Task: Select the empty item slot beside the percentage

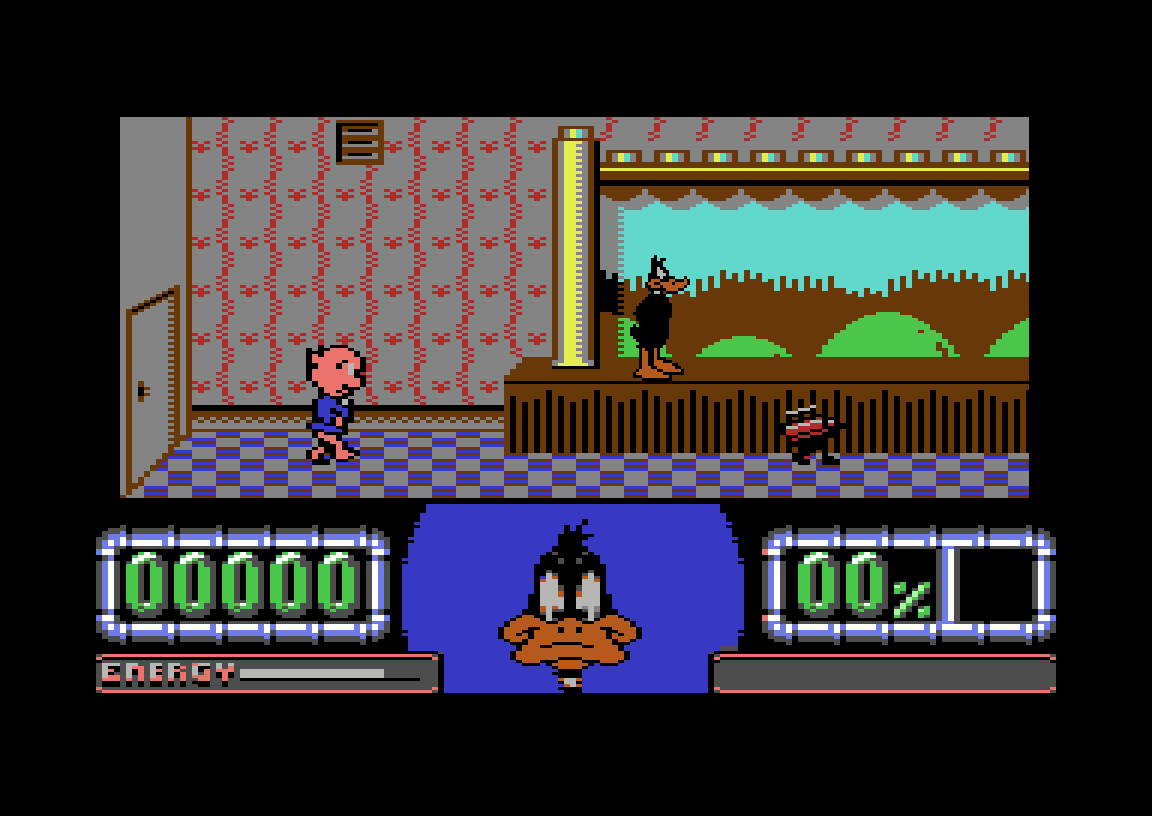Action: [x=994, y=585]
